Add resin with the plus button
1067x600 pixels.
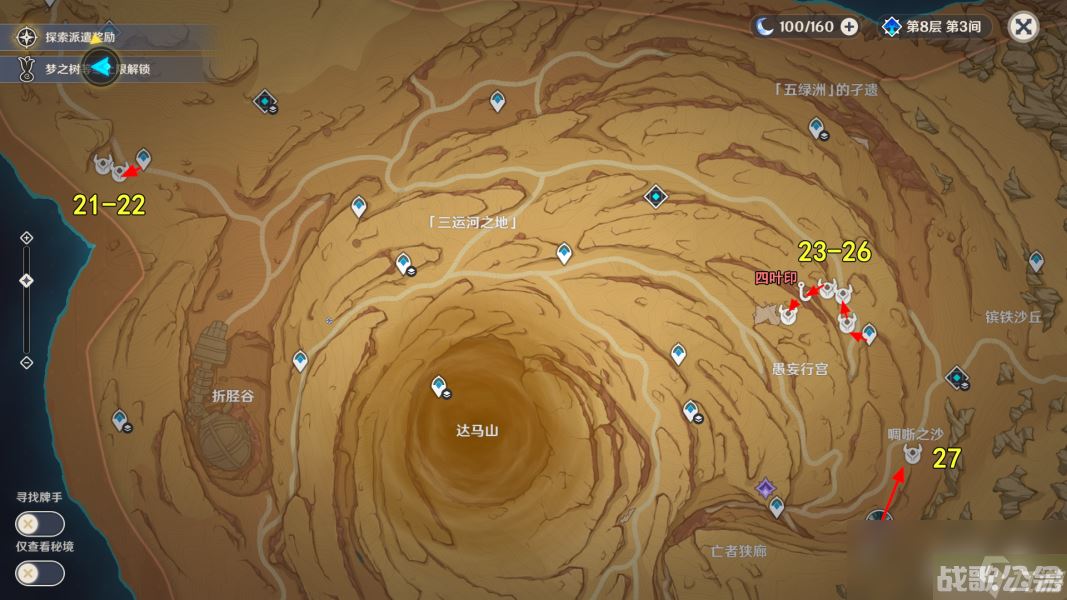tap(849, 27)
